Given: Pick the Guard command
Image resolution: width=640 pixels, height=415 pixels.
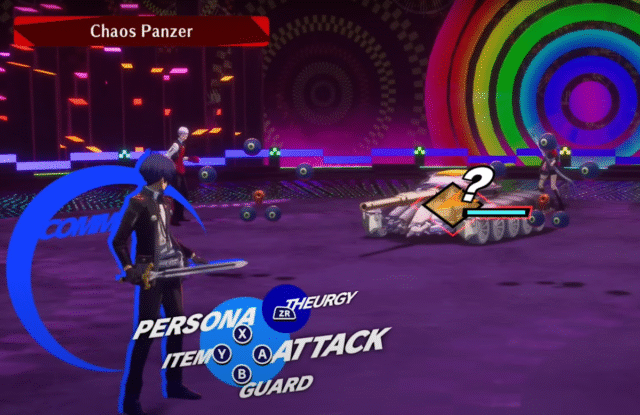Looking at the screenshot, I should [x=275, y=383].
